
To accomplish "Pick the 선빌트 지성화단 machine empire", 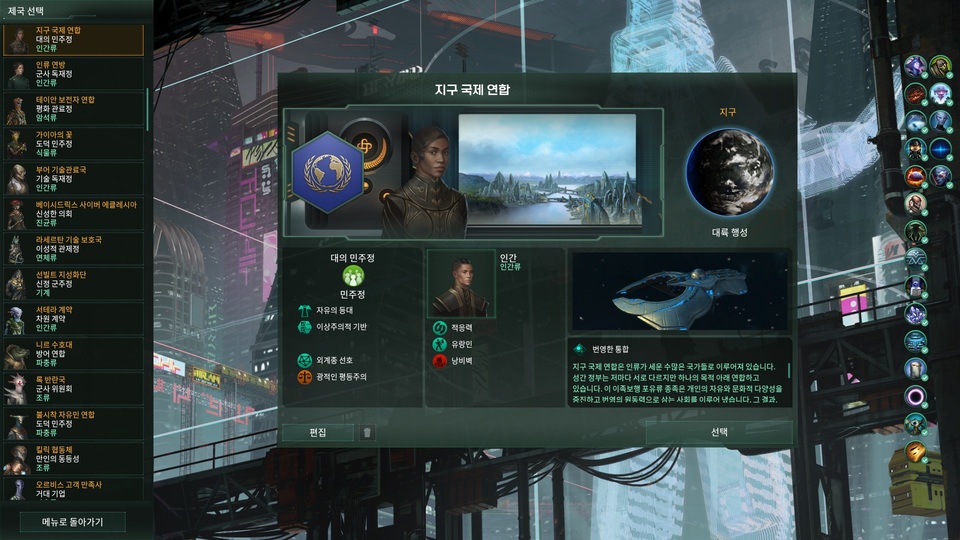I will [x=73, y=285].
